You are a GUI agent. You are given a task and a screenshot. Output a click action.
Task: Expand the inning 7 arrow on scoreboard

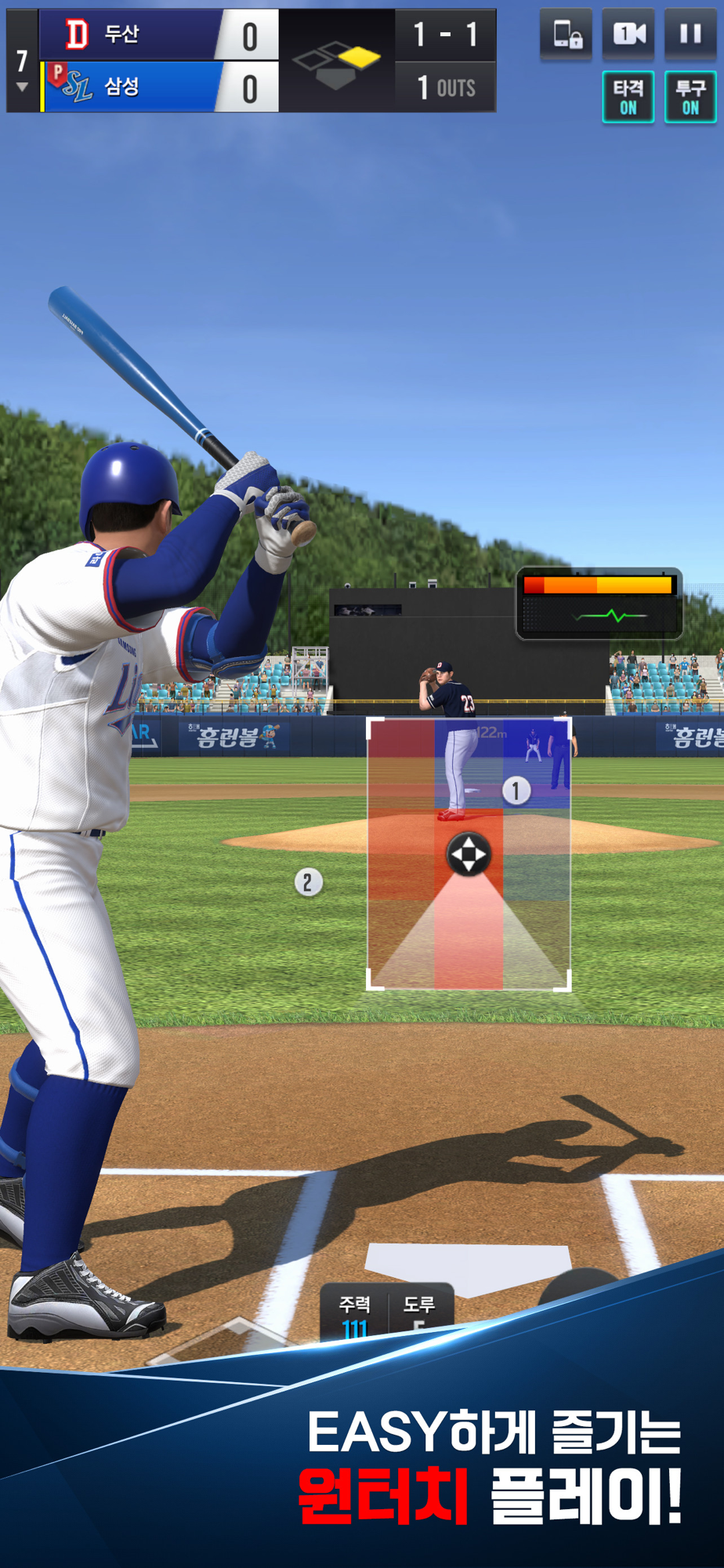pos(22,86)
